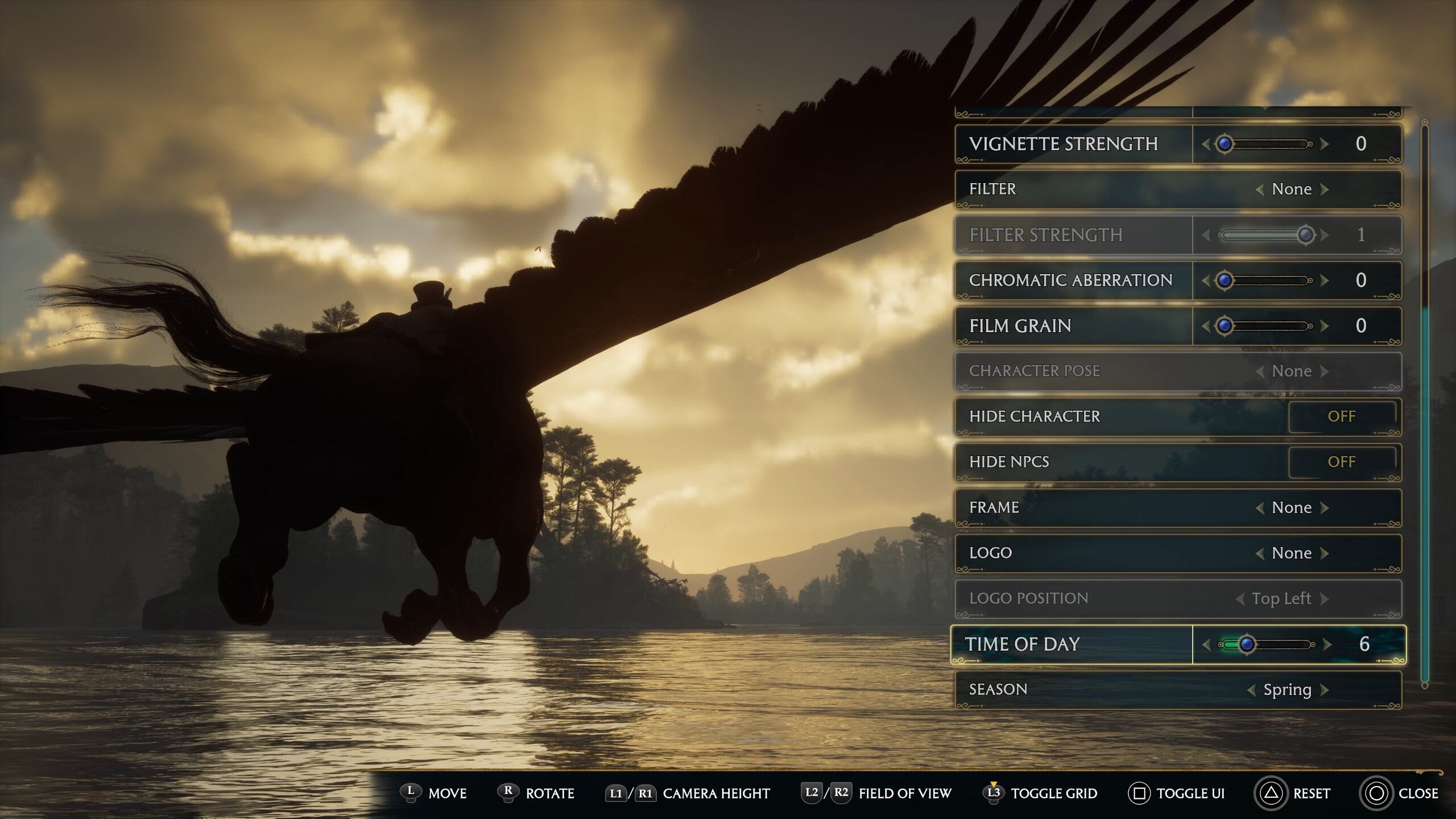Decrease Vignette Strength with left arrow
1456x819 pixels.
tap(1206, 144)
